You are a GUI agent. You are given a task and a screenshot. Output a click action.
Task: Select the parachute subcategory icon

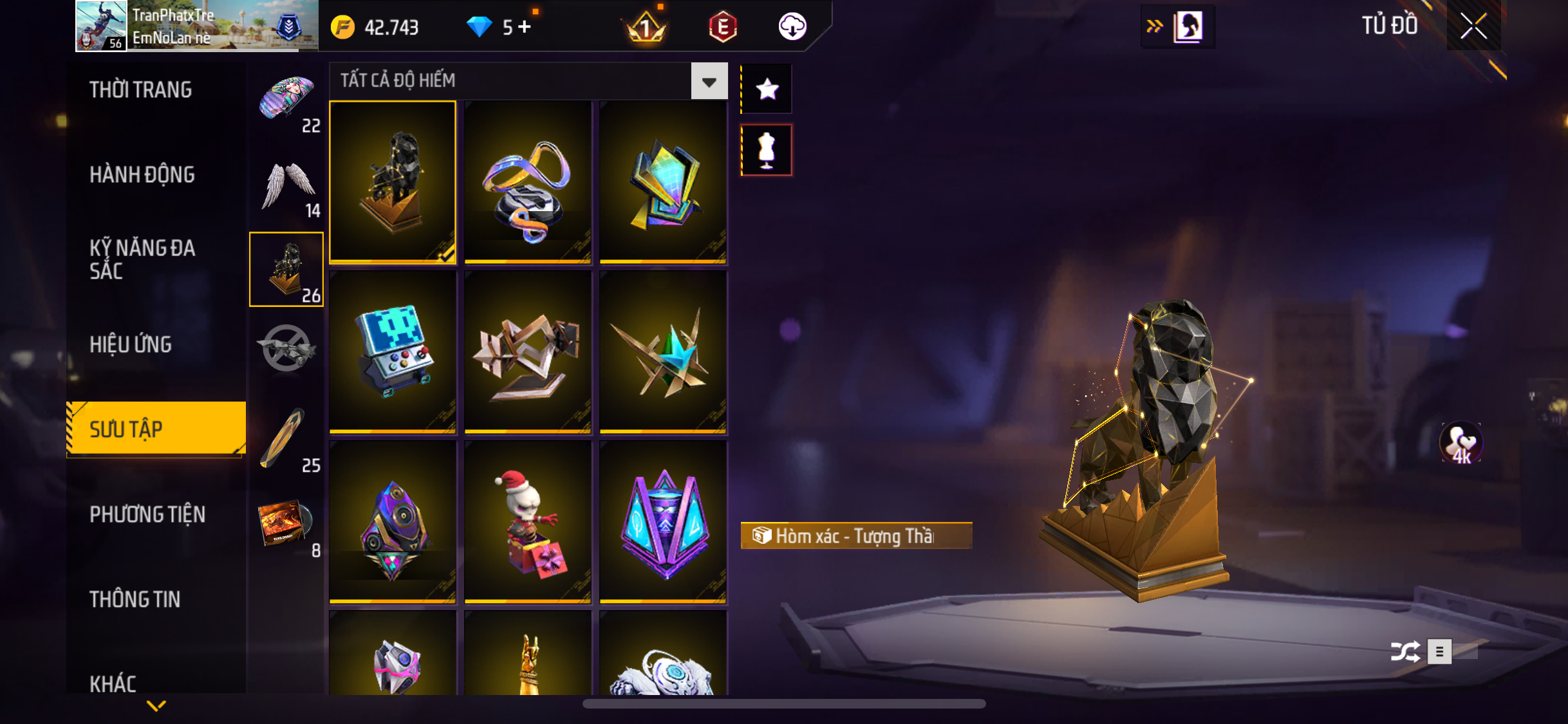coord(286,100)
